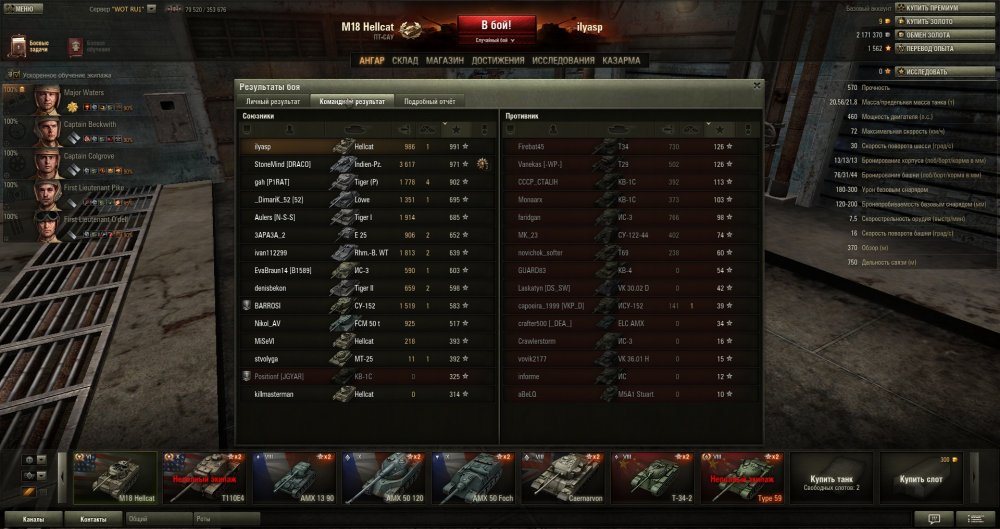Open the Подробный отчёт tab
The image size is (1000, 529).
point(430,101)
